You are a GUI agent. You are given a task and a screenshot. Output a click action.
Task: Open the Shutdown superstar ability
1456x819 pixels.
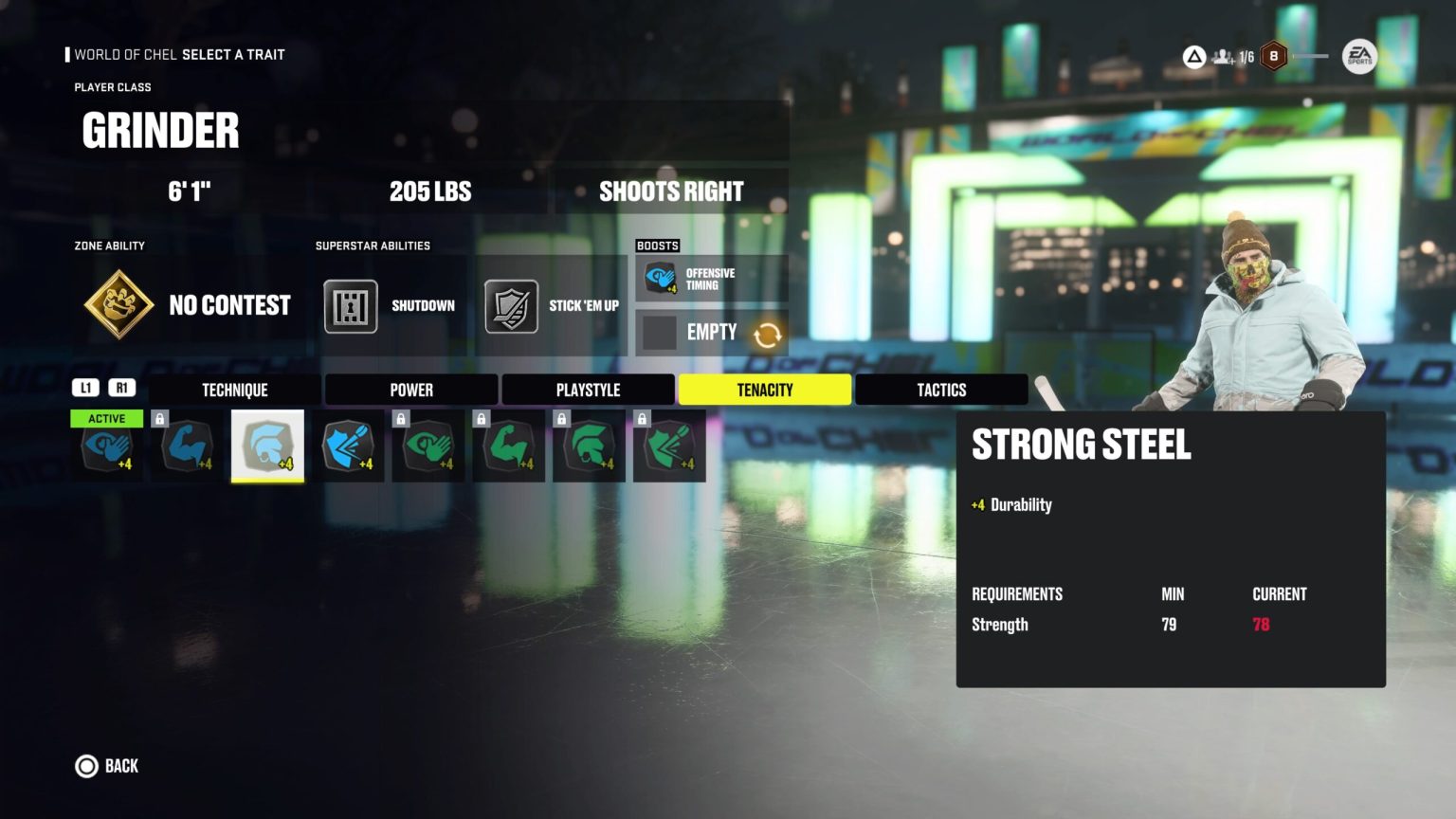350,305
